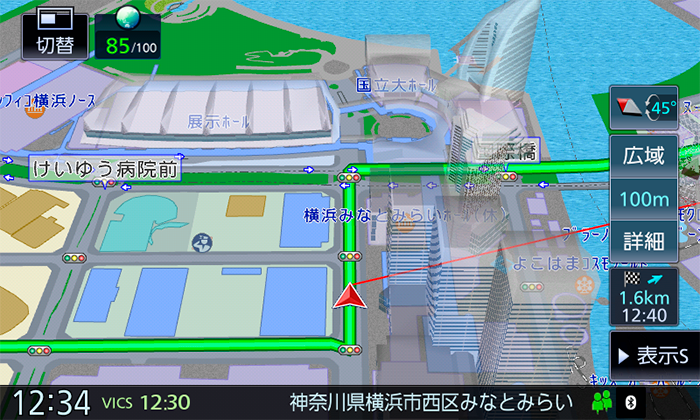Open the destination info 1.6km panel
Image resolution: width=700 pixels, height=420 pixels.
[644, 297]
